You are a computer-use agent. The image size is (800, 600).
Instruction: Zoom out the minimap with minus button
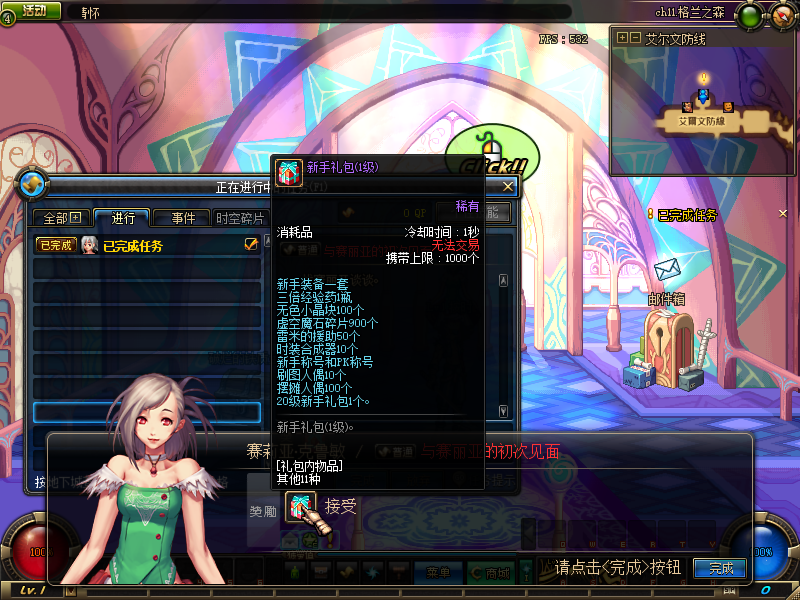[635, 38]
